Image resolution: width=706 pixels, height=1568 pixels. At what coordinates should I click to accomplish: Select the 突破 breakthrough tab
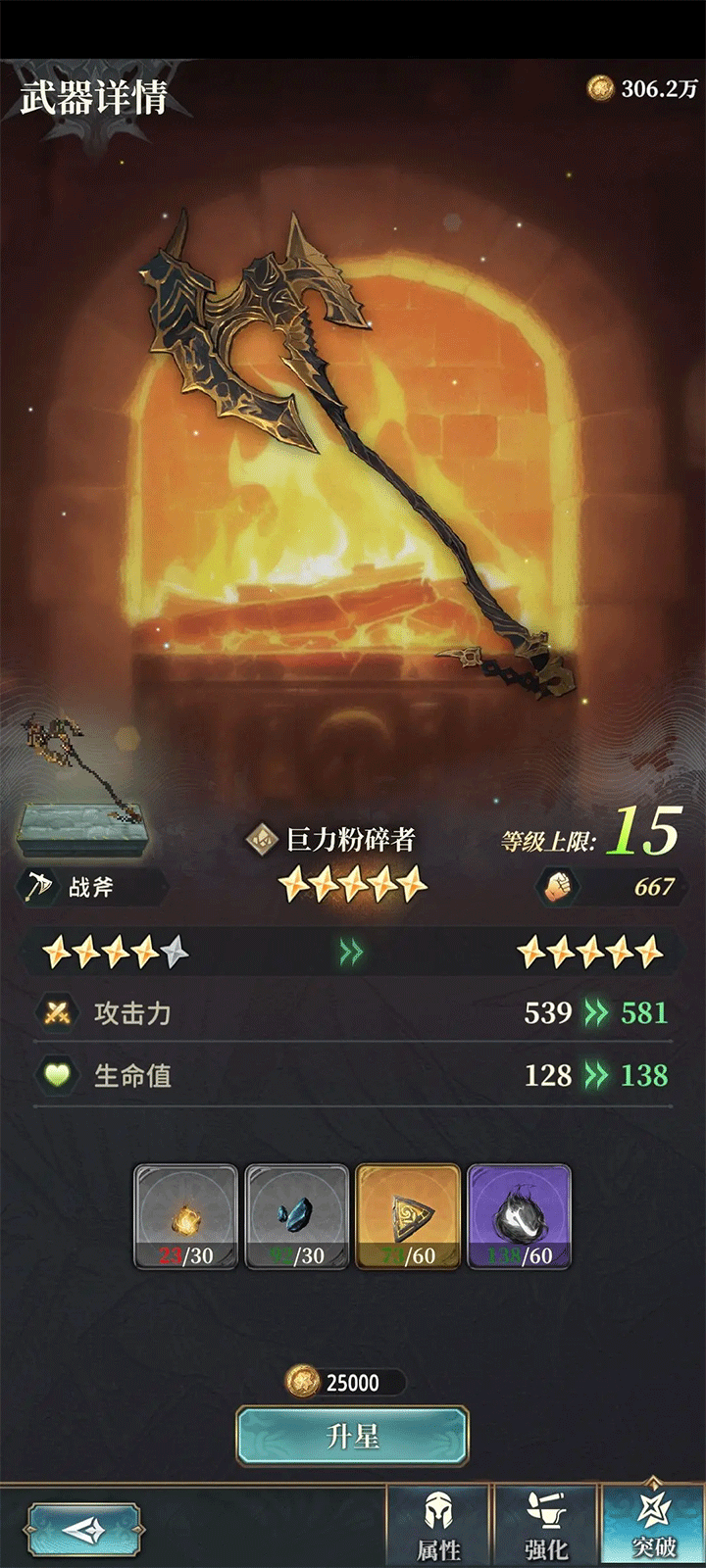point(653,1525)
